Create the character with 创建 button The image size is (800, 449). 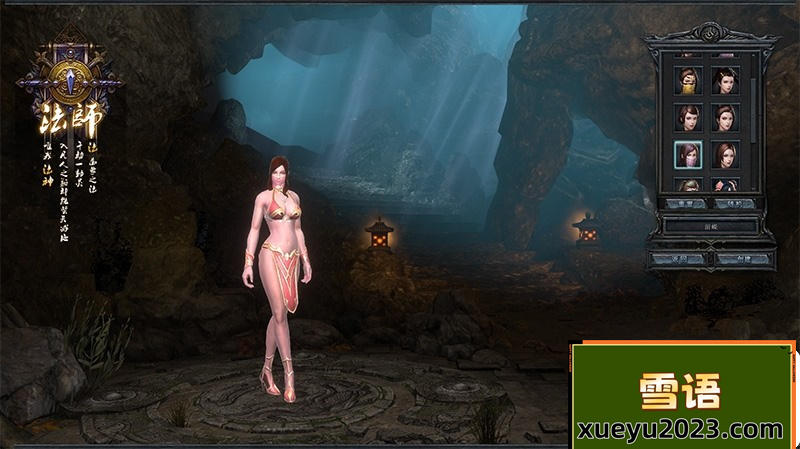click(738, 258)
